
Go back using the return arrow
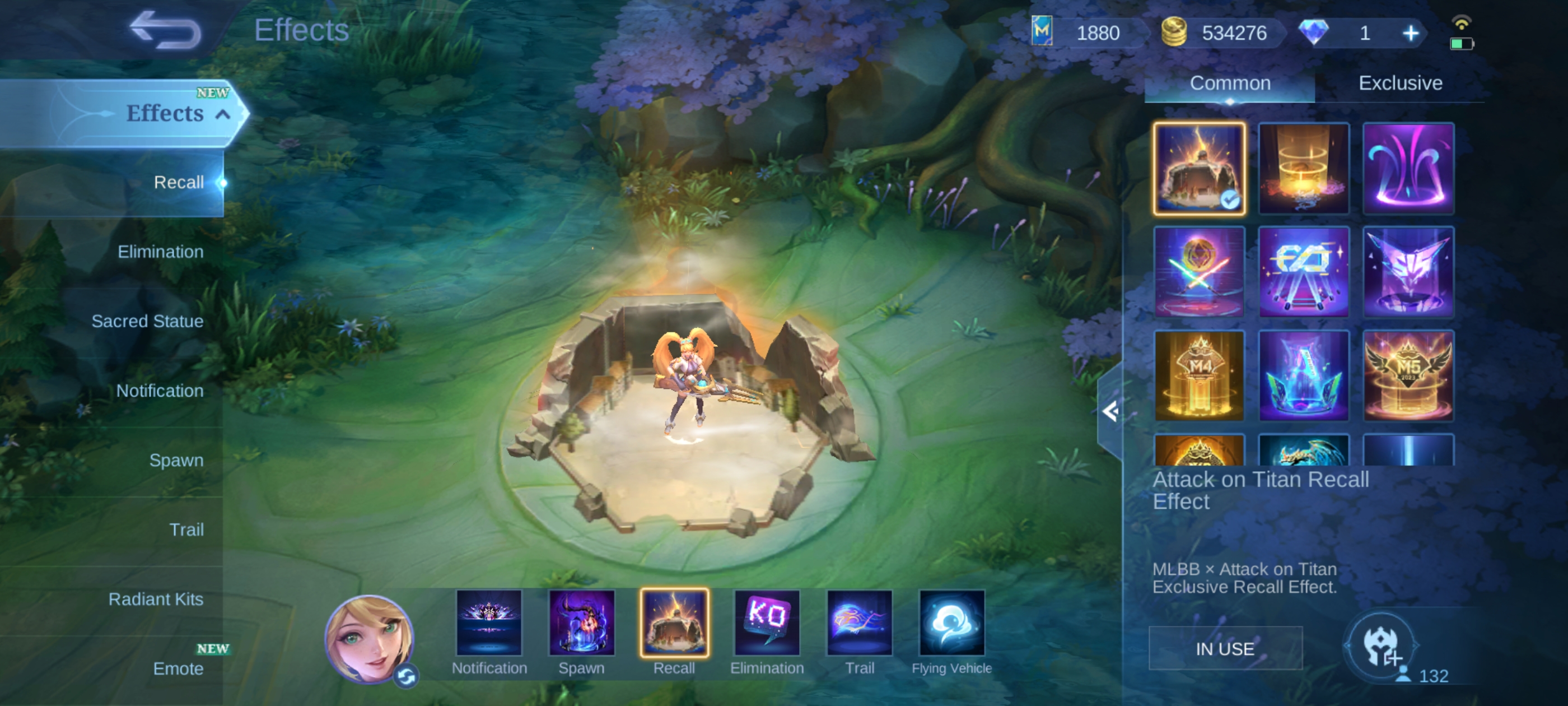tap(165, 30)
